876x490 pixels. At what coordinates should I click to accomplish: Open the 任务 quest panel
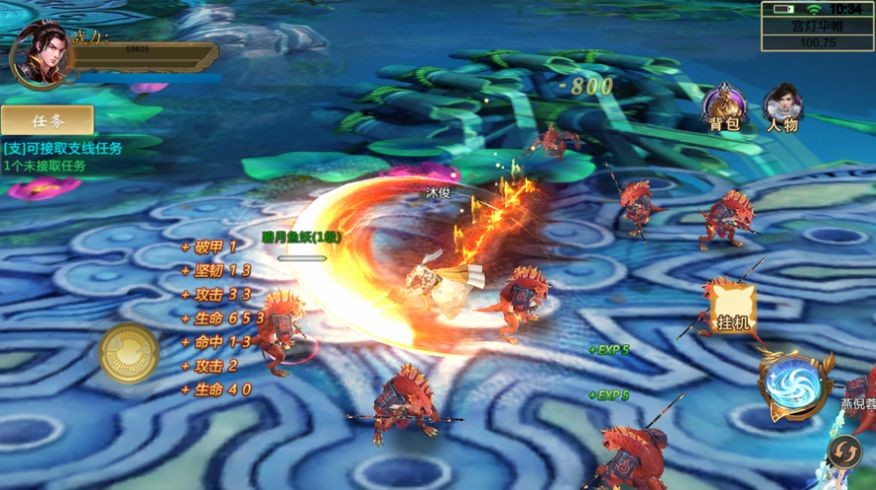tap(47, 121)
